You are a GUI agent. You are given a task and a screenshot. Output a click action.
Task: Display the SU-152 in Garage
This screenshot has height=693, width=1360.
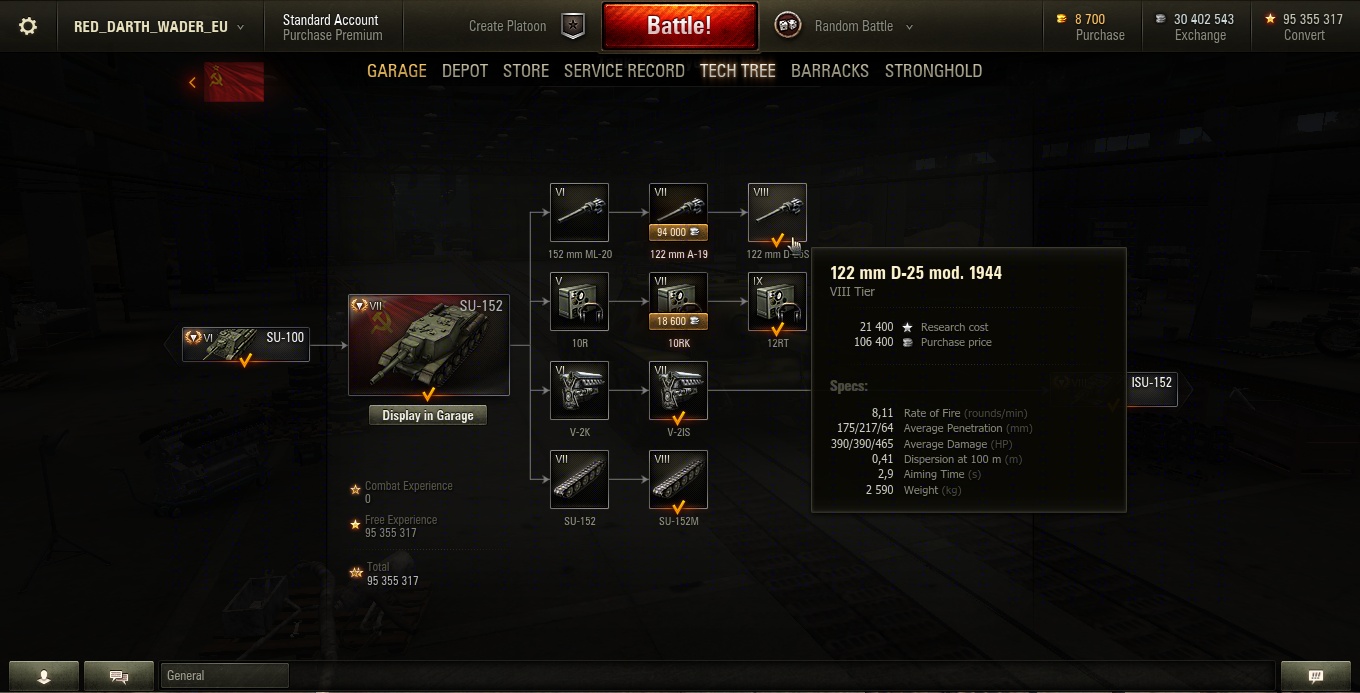[428, 416]
